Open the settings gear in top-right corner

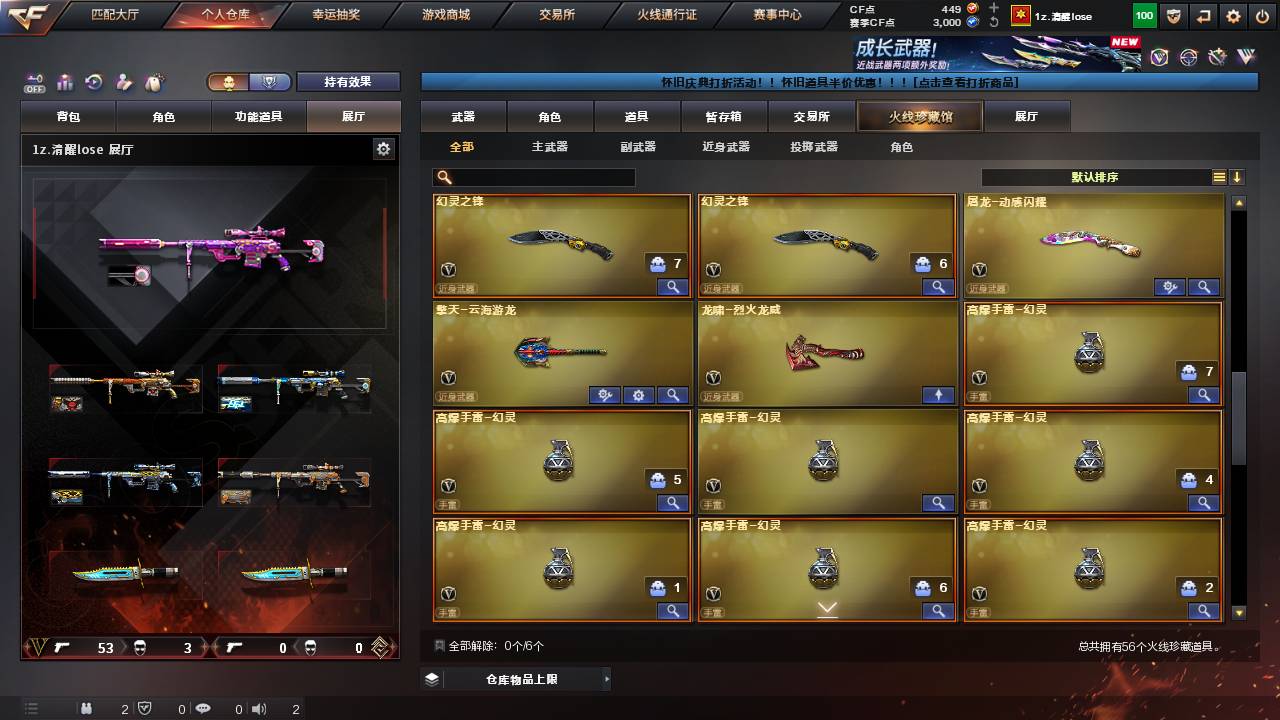coord(1232,16)
